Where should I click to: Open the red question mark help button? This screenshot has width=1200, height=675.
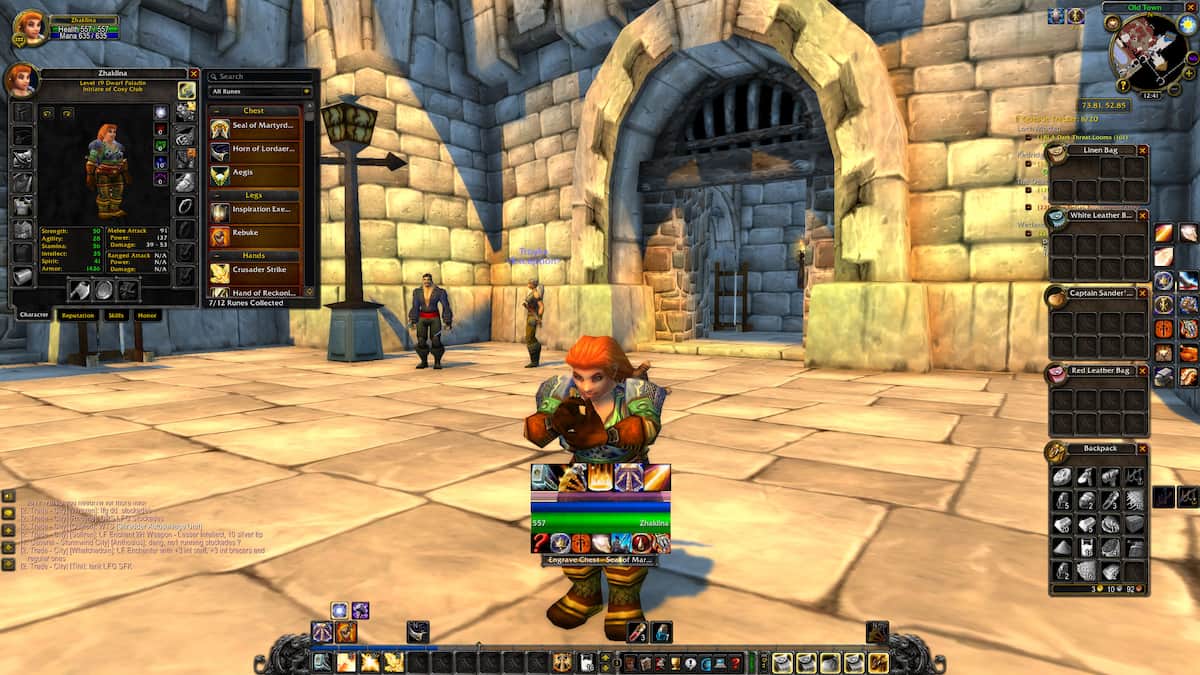click(735, 662)
